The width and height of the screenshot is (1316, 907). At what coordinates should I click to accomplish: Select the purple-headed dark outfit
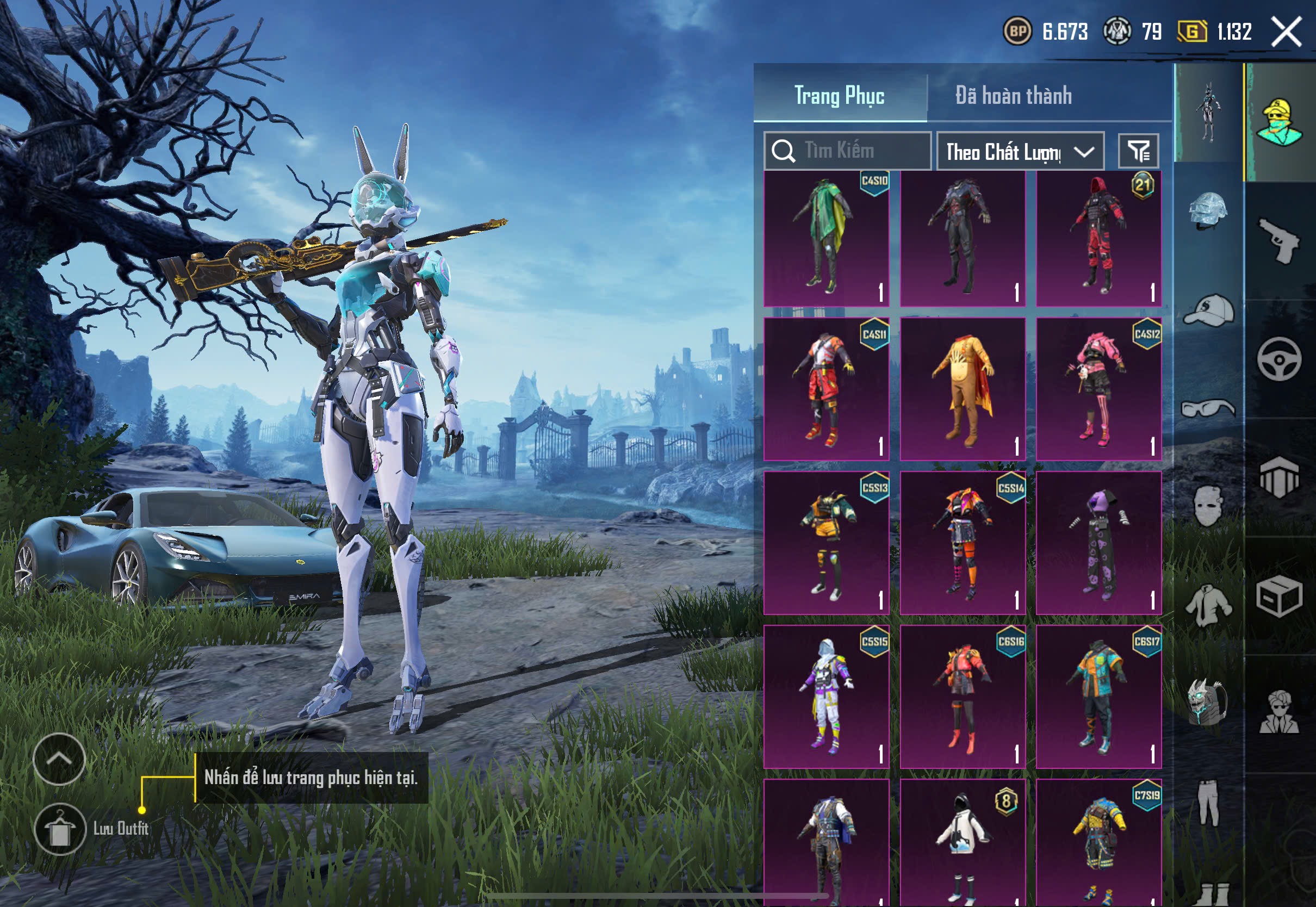(x=1098, y=543)
